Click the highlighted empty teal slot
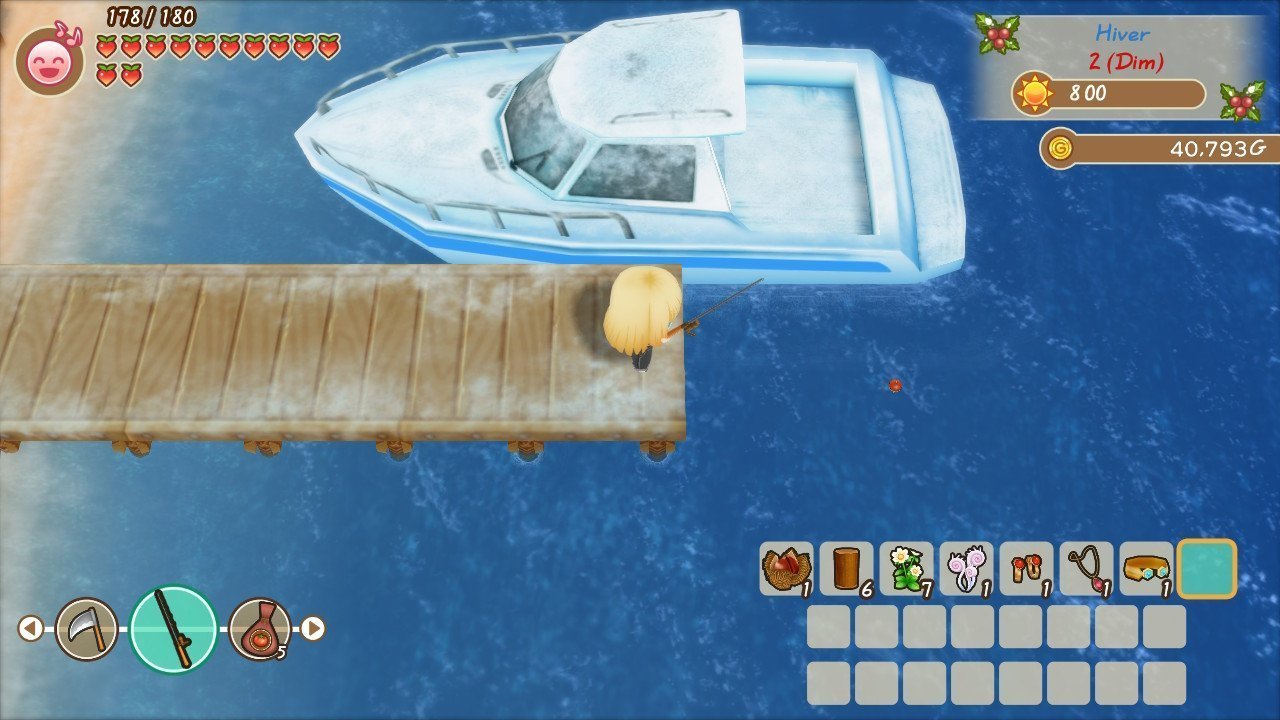The image size is (1280, 720). click(1207, 569)
